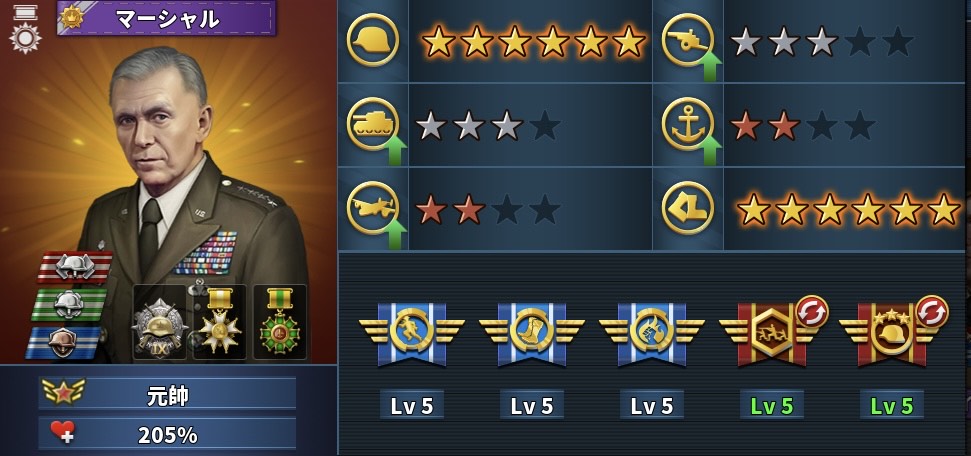Swap the three-star helmet skill
Screen dimensions: 971x456
click(x=930, y=307)
